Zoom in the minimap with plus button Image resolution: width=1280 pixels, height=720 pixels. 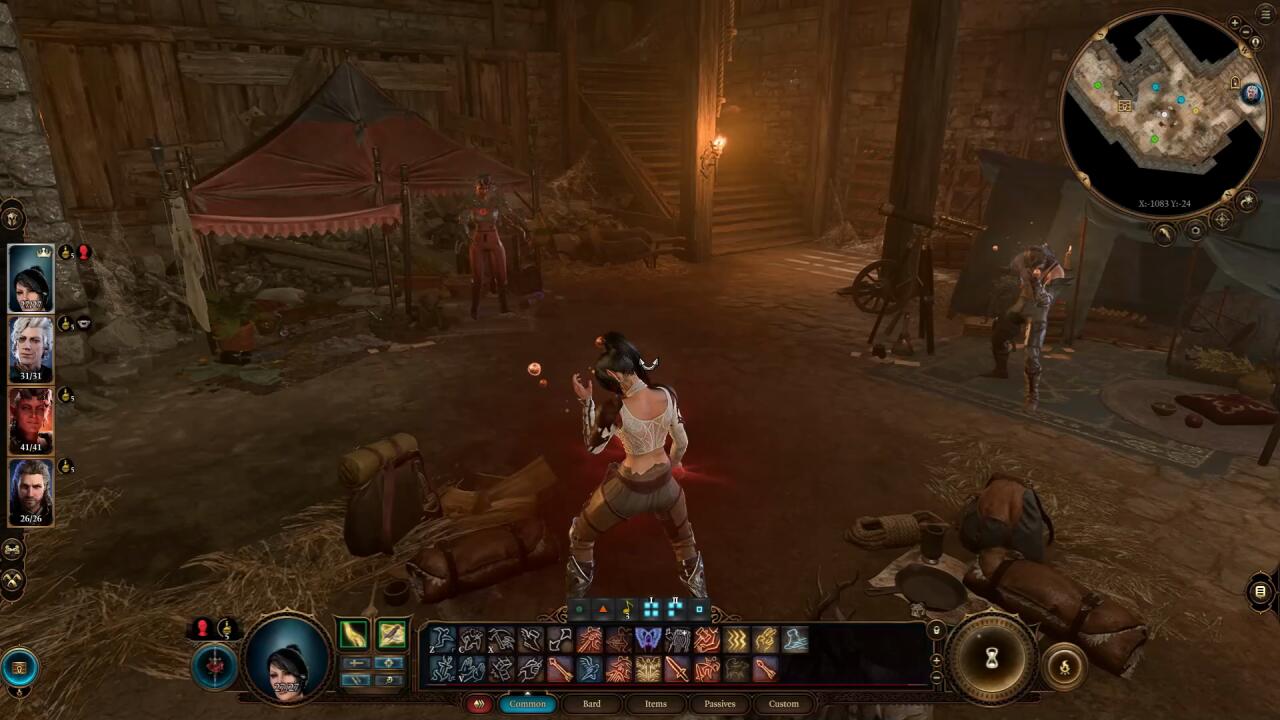click(x=1234, y=23)
